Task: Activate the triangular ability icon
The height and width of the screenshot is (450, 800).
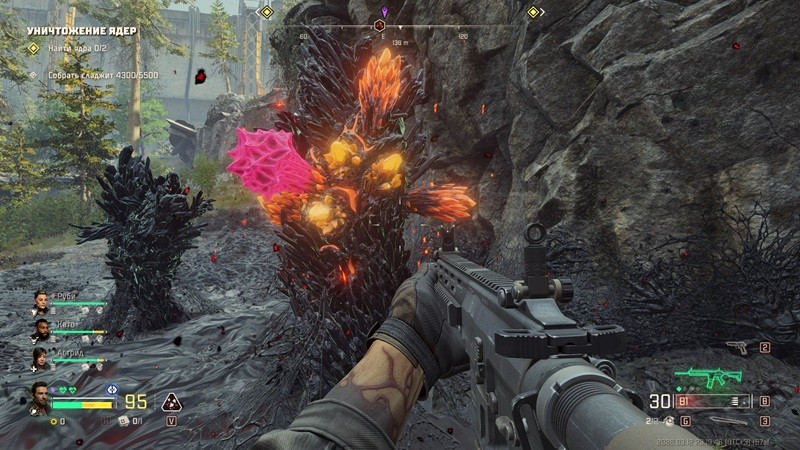Action: [171, 402]
